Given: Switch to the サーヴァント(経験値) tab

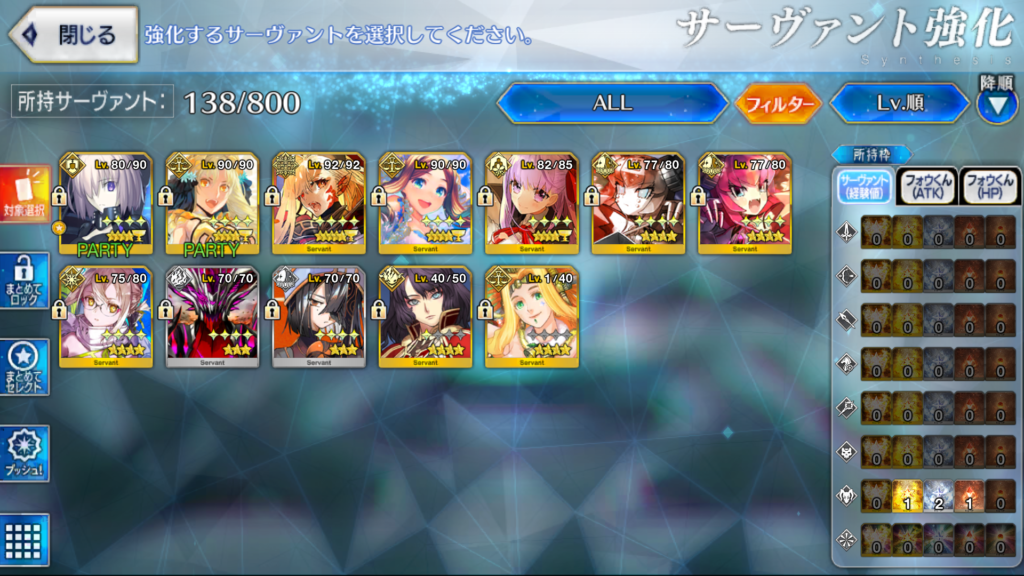Looking at the screenshot, I should click(865, 186).
